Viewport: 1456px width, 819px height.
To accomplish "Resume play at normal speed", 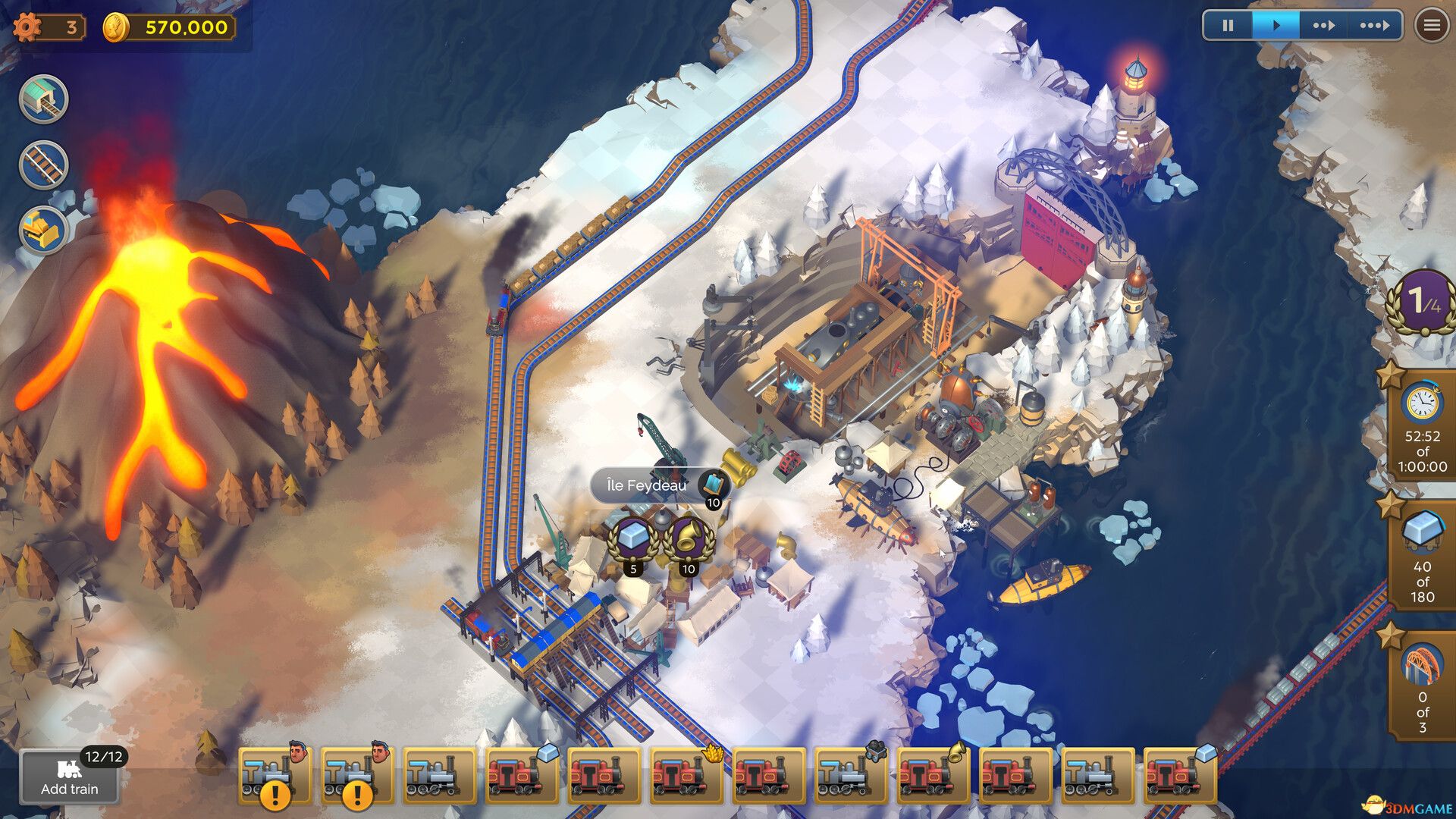I will click(x=1277, y=25).
